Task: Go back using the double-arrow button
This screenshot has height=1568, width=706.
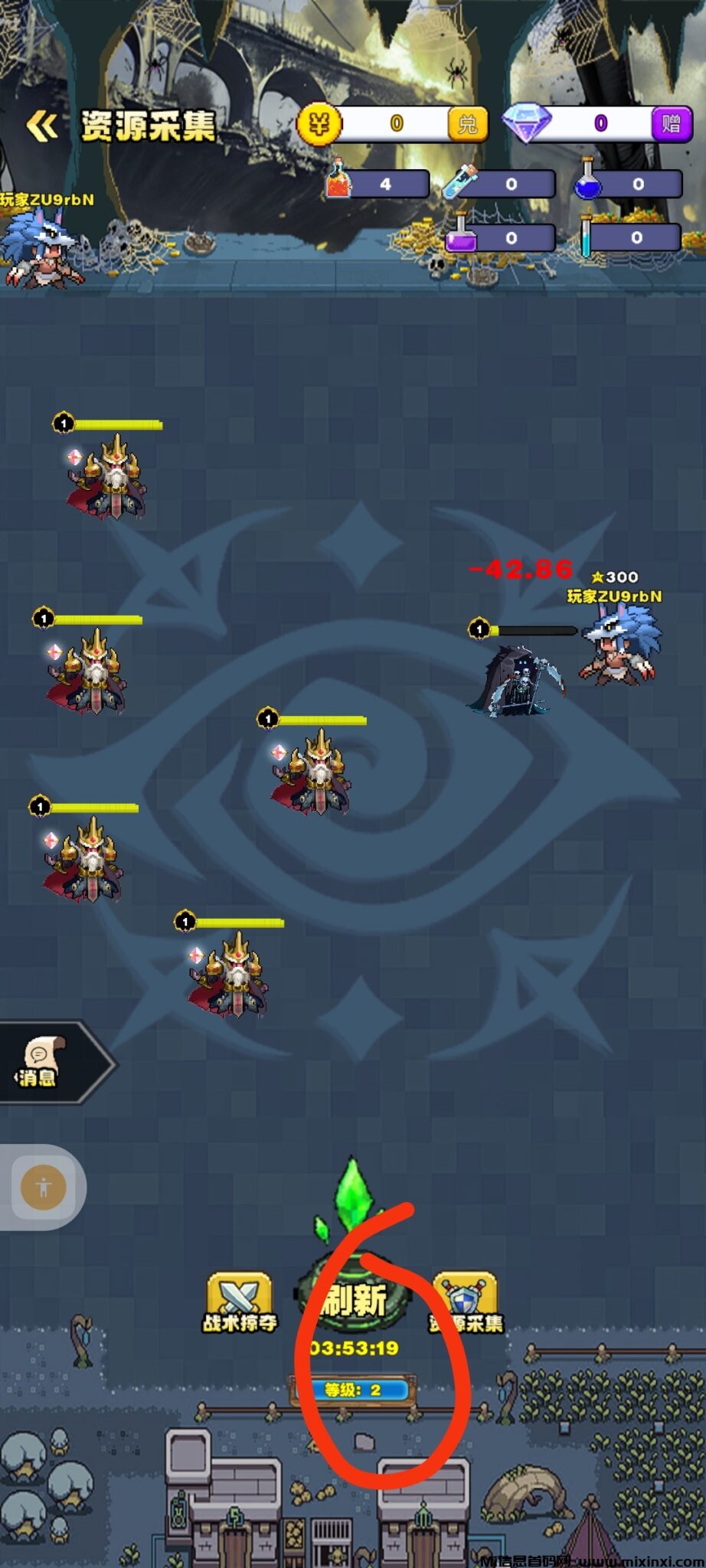Action: pos(42,126)
